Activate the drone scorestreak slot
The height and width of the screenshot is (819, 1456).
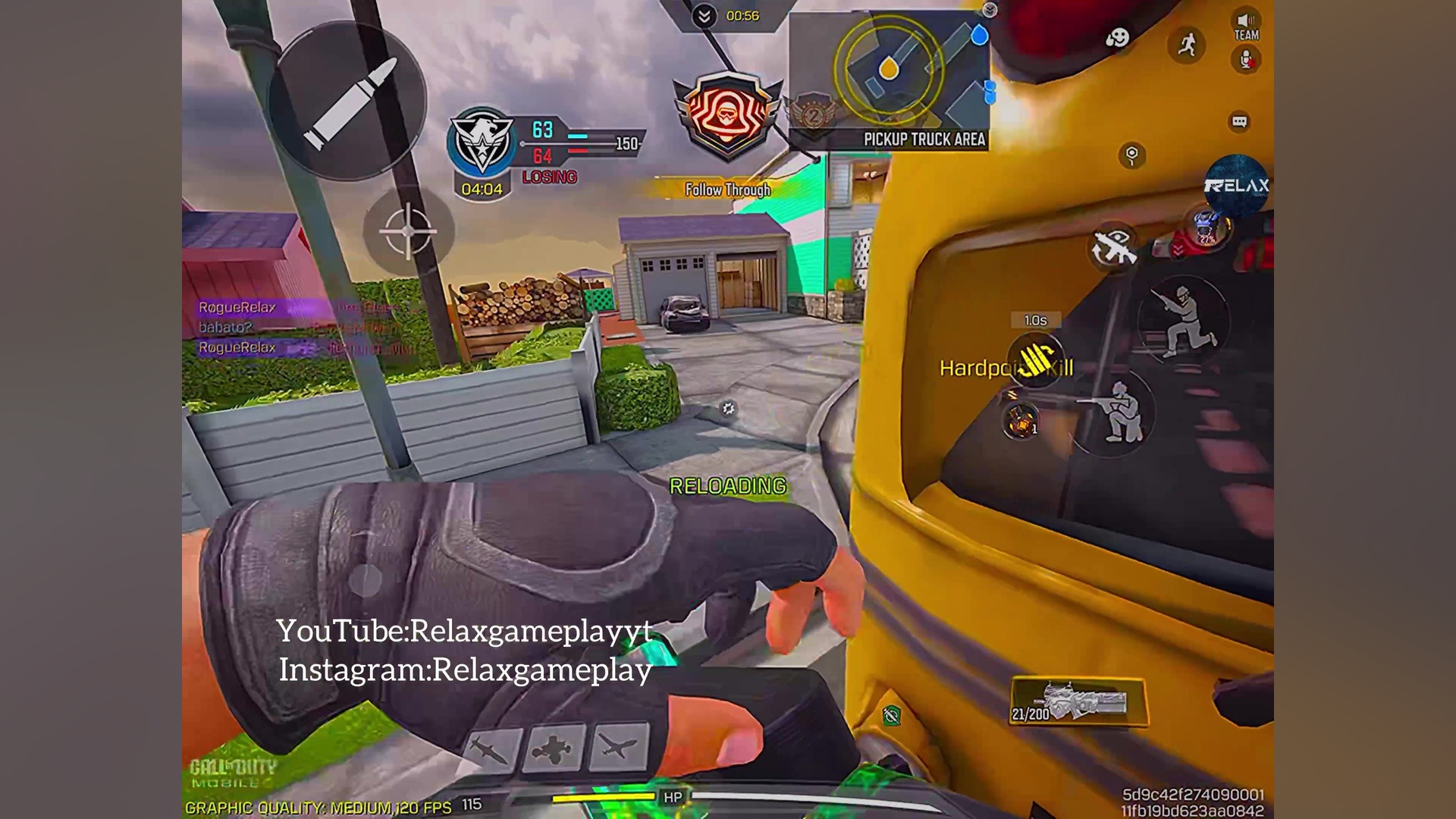click(x=554, y=749)
